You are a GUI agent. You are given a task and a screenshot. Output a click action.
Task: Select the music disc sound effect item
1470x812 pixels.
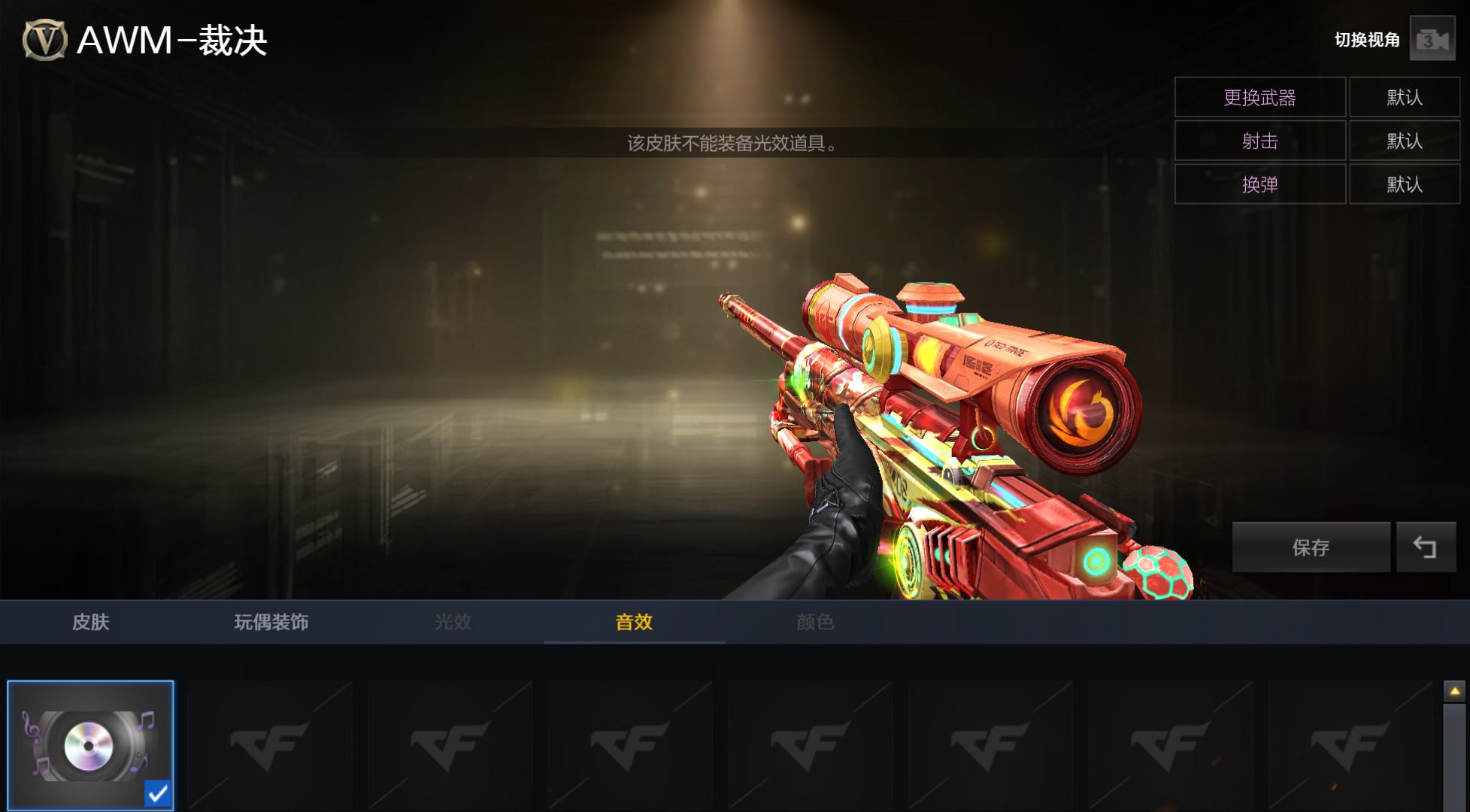tap(90, 745)
